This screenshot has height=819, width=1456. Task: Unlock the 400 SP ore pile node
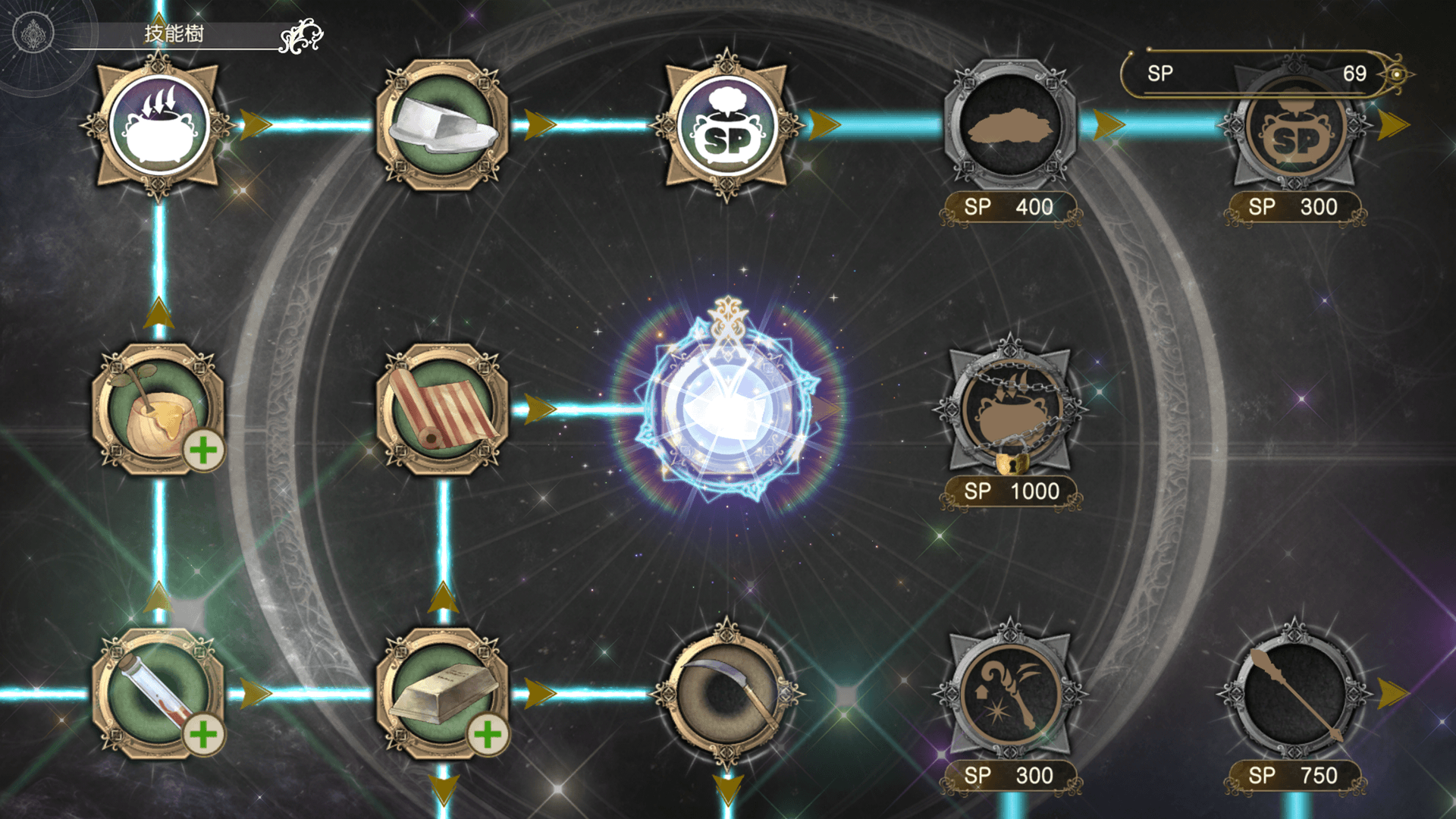tap(1010, 125)
